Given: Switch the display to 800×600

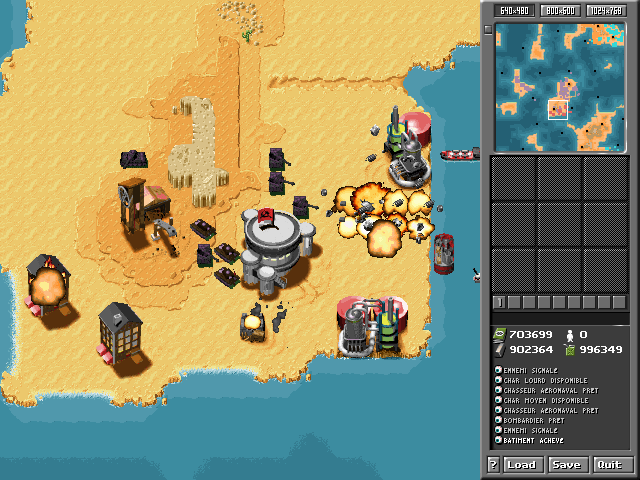Looking at the screenshot, I should pos(559,10).
